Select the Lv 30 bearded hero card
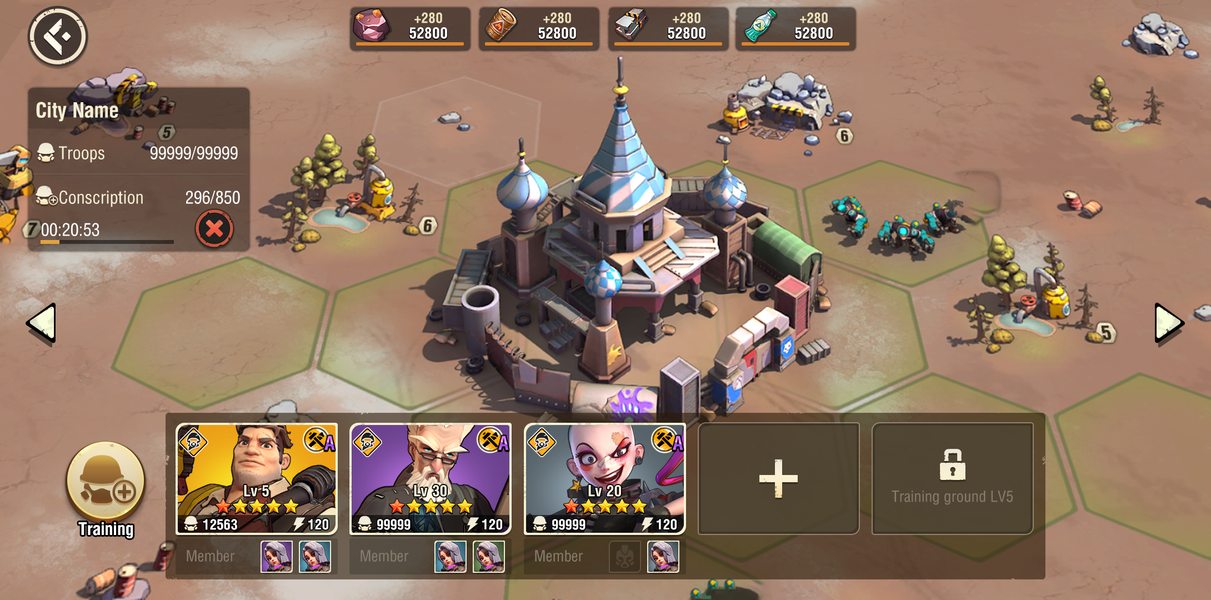 pos(431,479)
